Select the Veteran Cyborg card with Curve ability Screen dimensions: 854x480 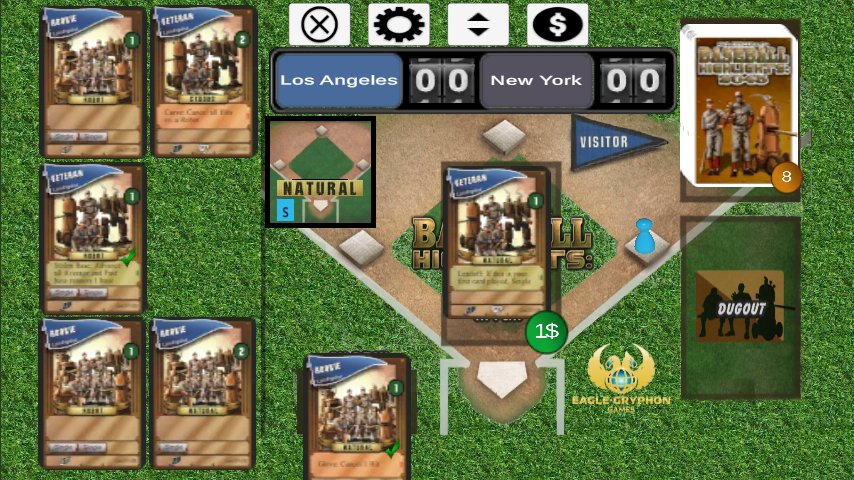click(x=202, y=82)
